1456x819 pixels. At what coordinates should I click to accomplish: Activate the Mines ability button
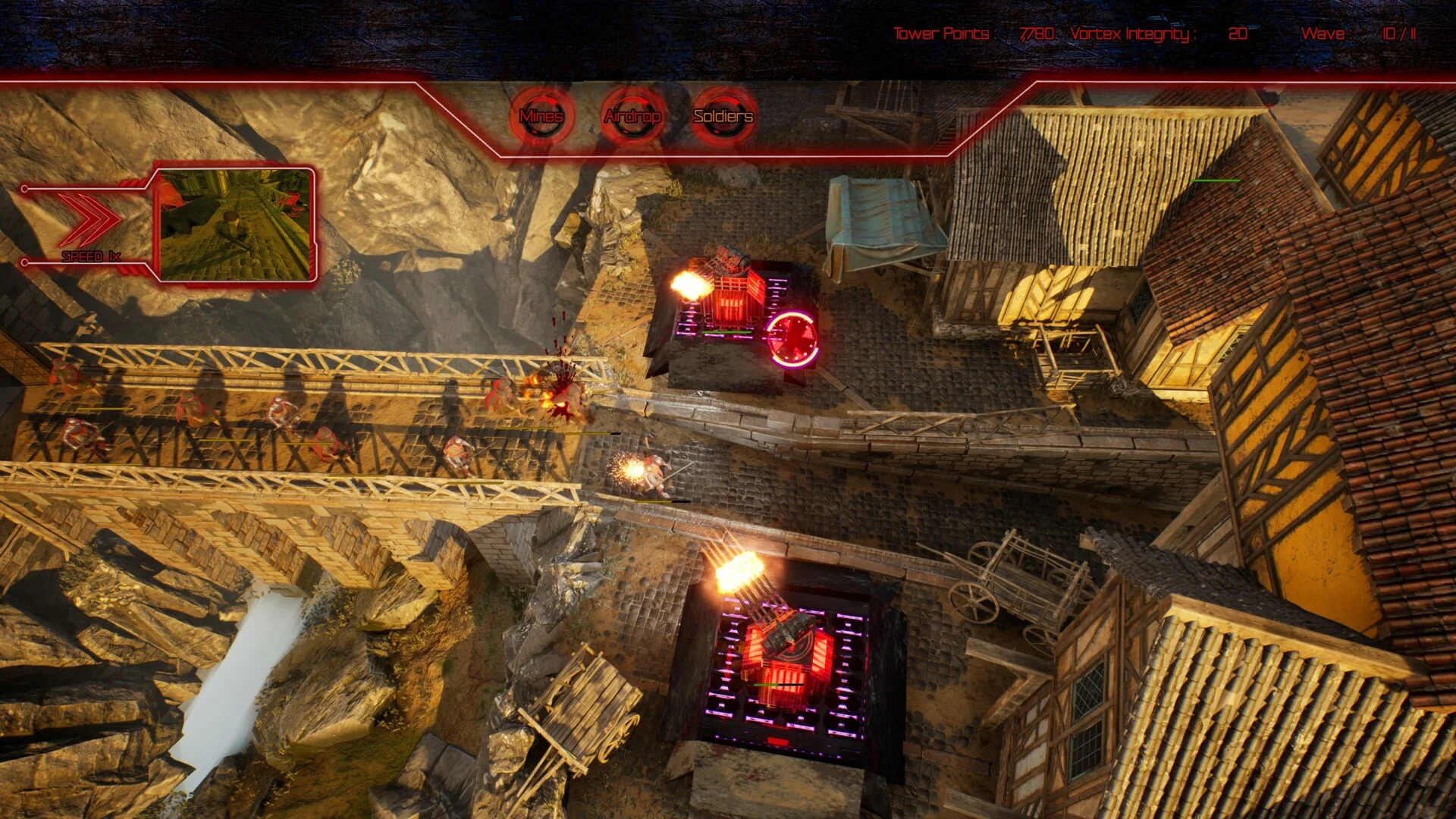coord(541,116)
